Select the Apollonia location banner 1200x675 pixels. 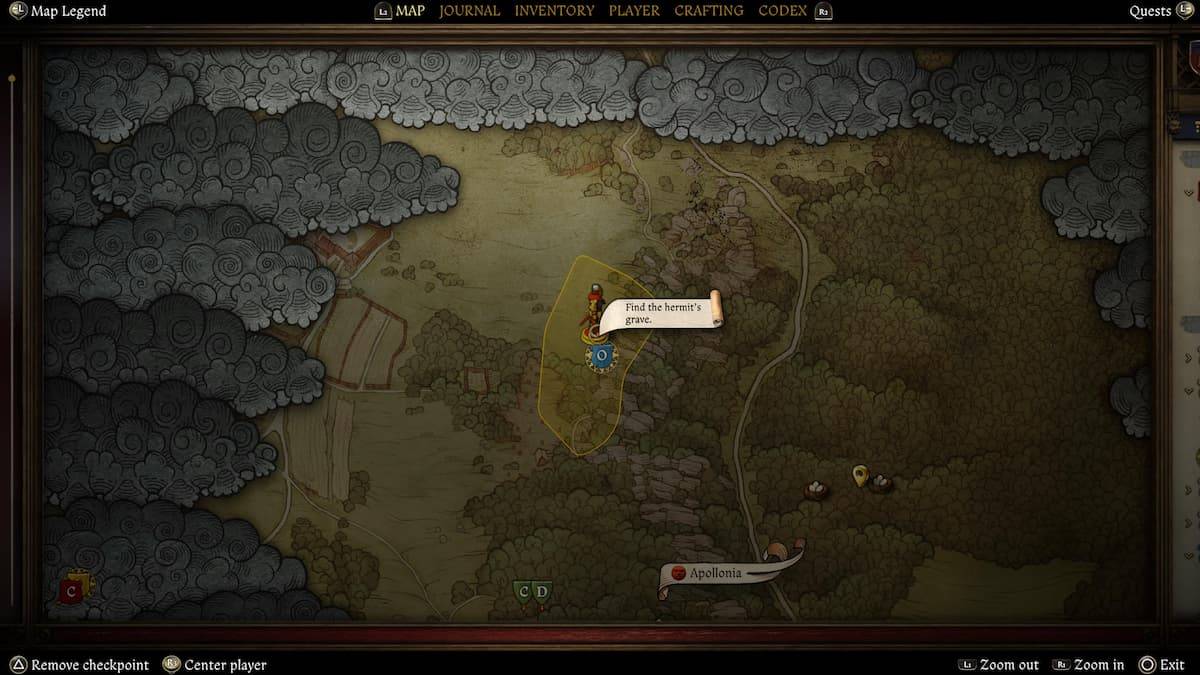click(715, 574)
